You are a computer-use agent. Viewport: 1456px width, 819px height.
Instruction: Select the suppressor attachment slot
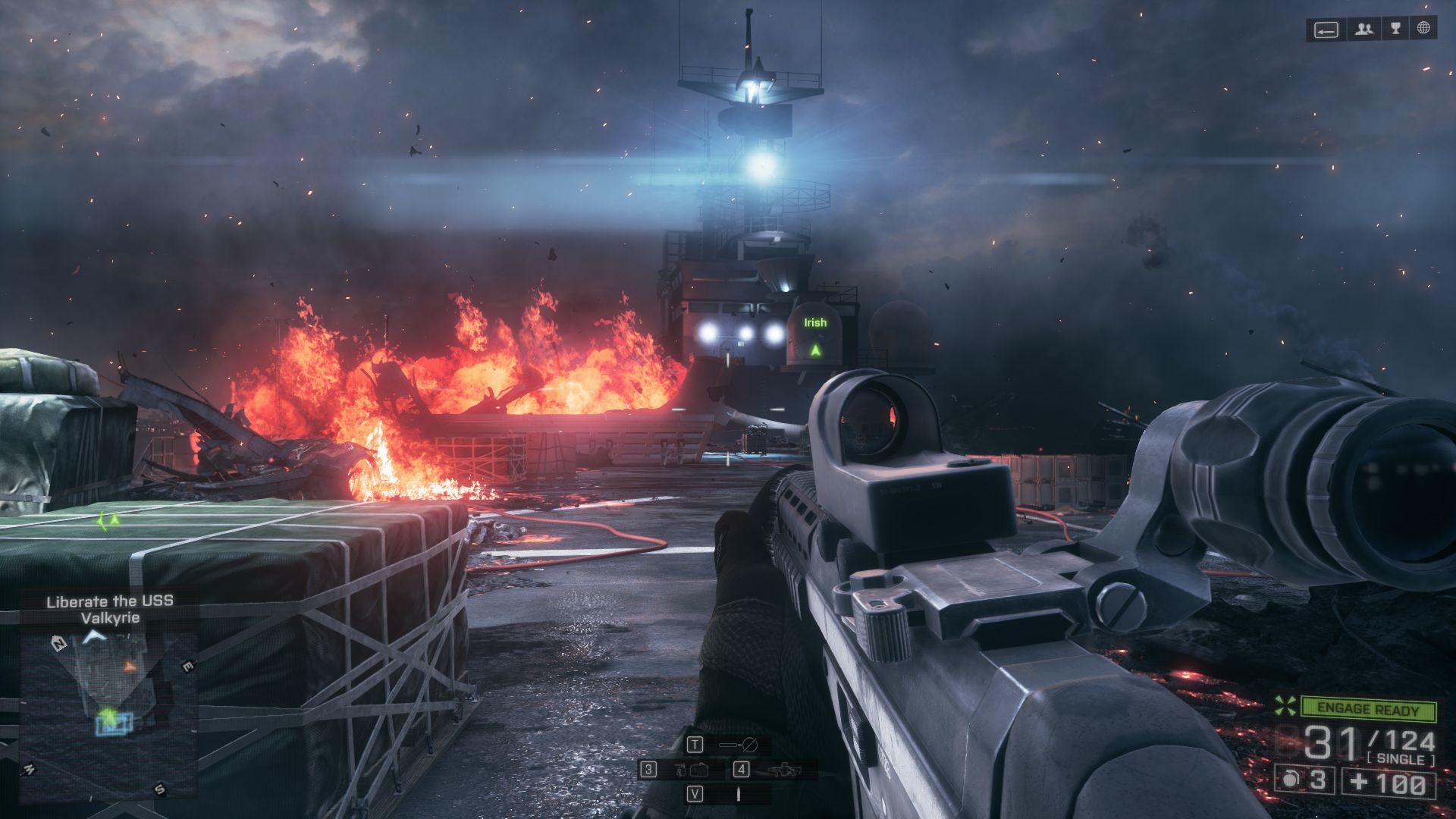pos(738,745)
